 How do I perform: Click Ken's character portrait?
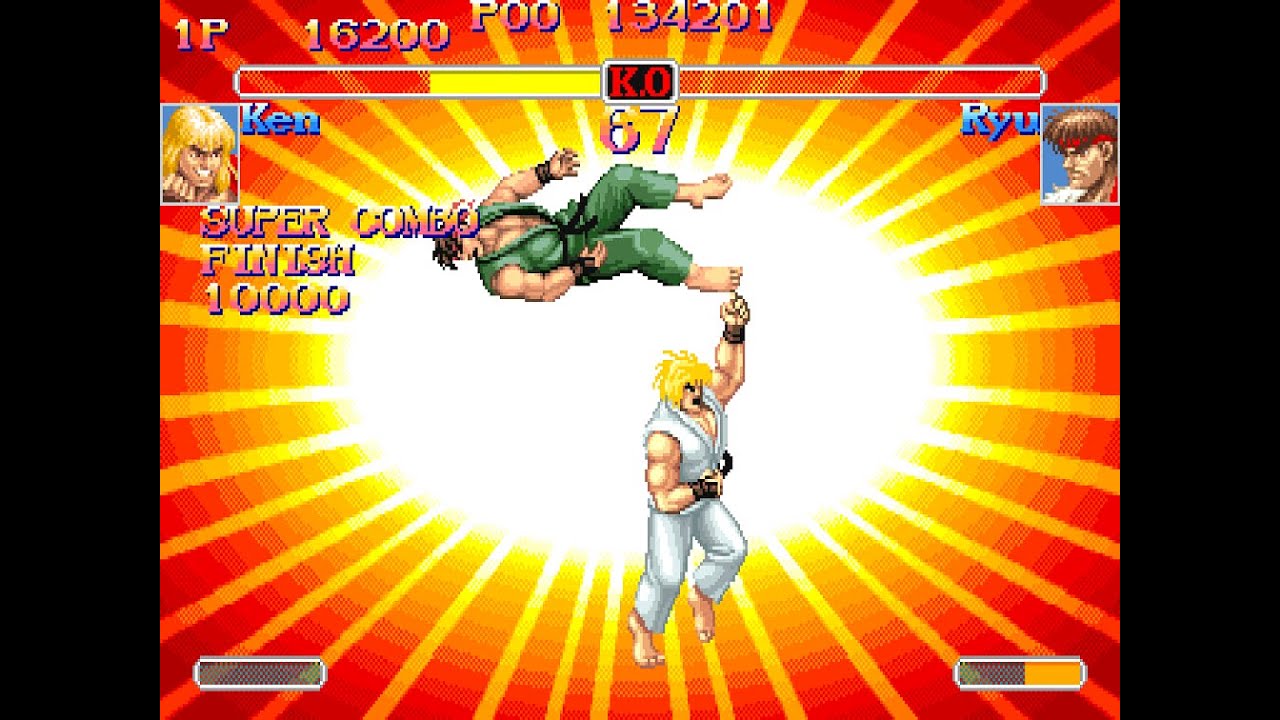point(200,154)
